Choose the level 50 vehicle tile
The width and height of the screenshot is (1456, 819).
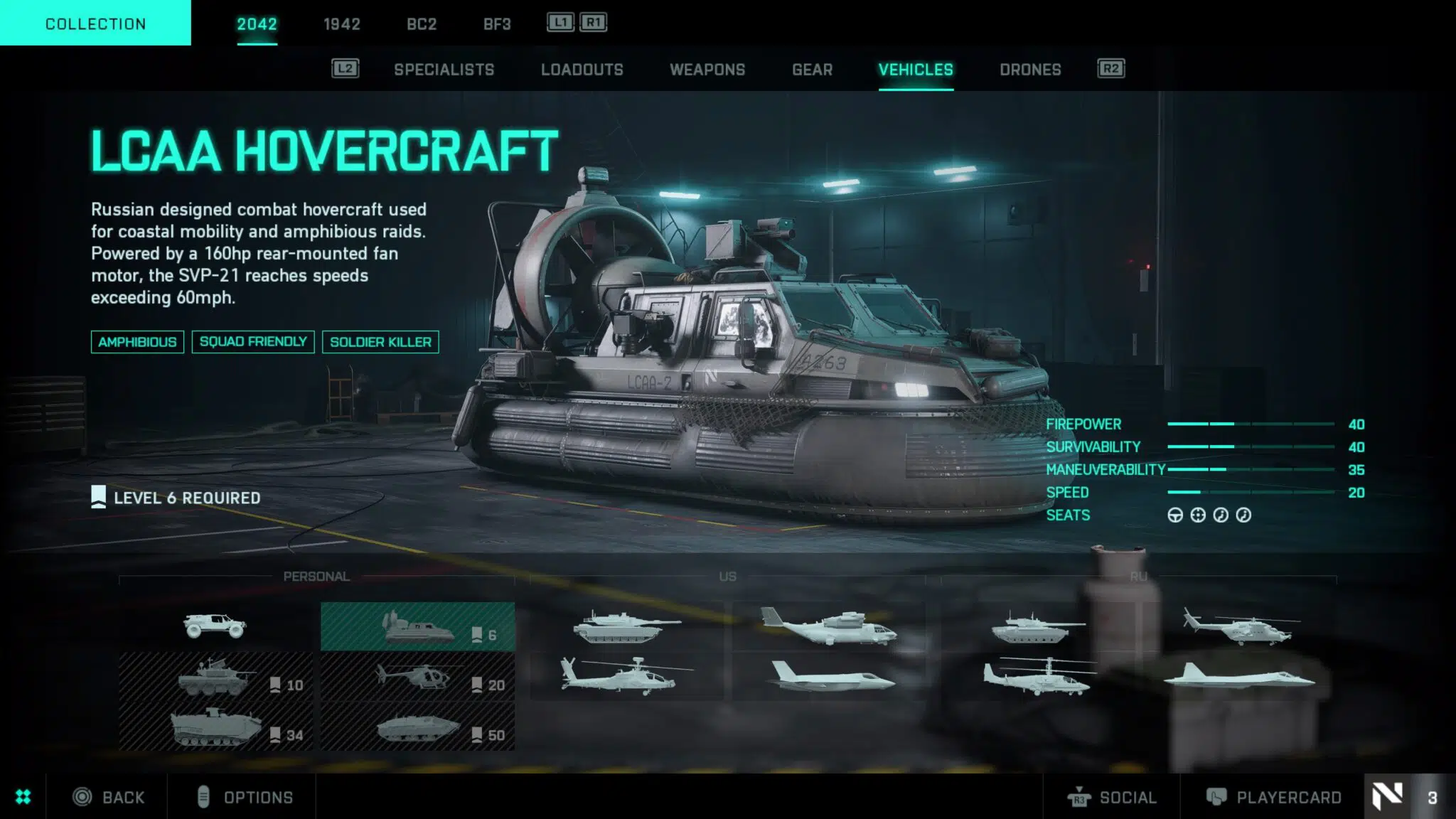pos(418,727)
